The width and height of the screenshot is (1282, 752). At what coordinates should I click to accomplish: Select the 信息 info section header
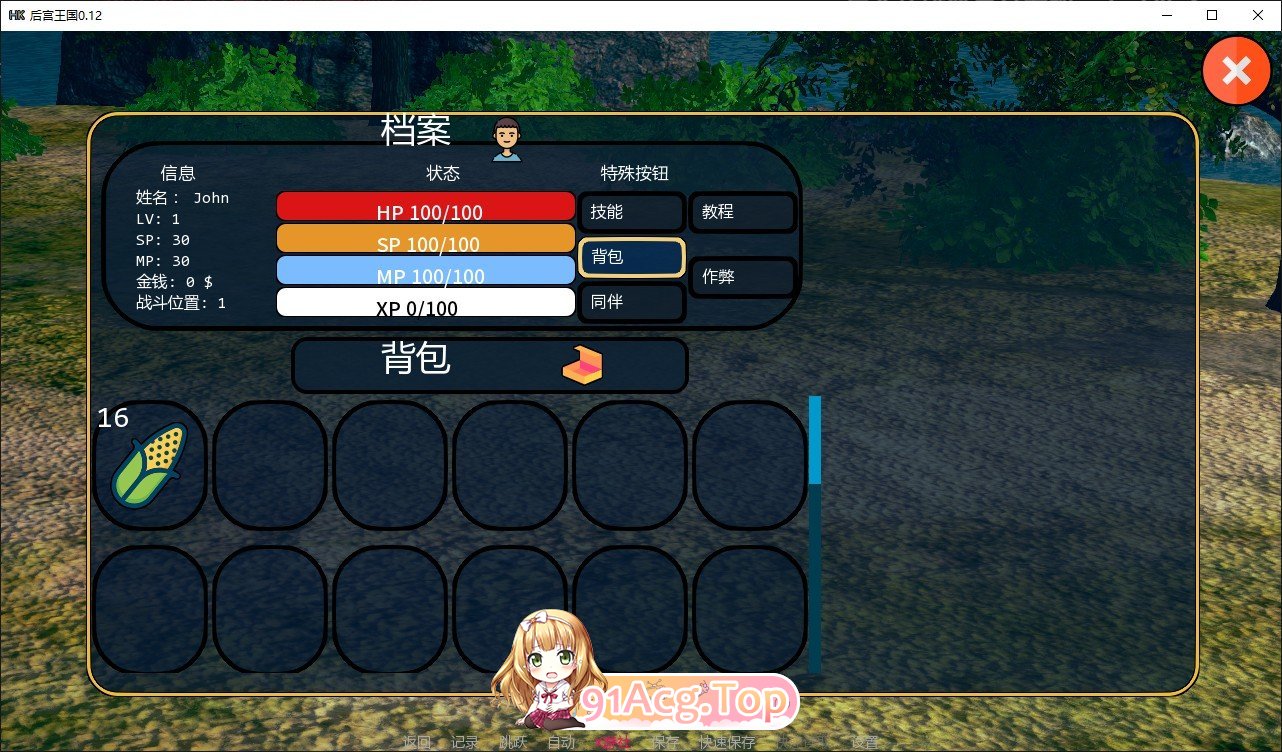(x=178, y=172)
